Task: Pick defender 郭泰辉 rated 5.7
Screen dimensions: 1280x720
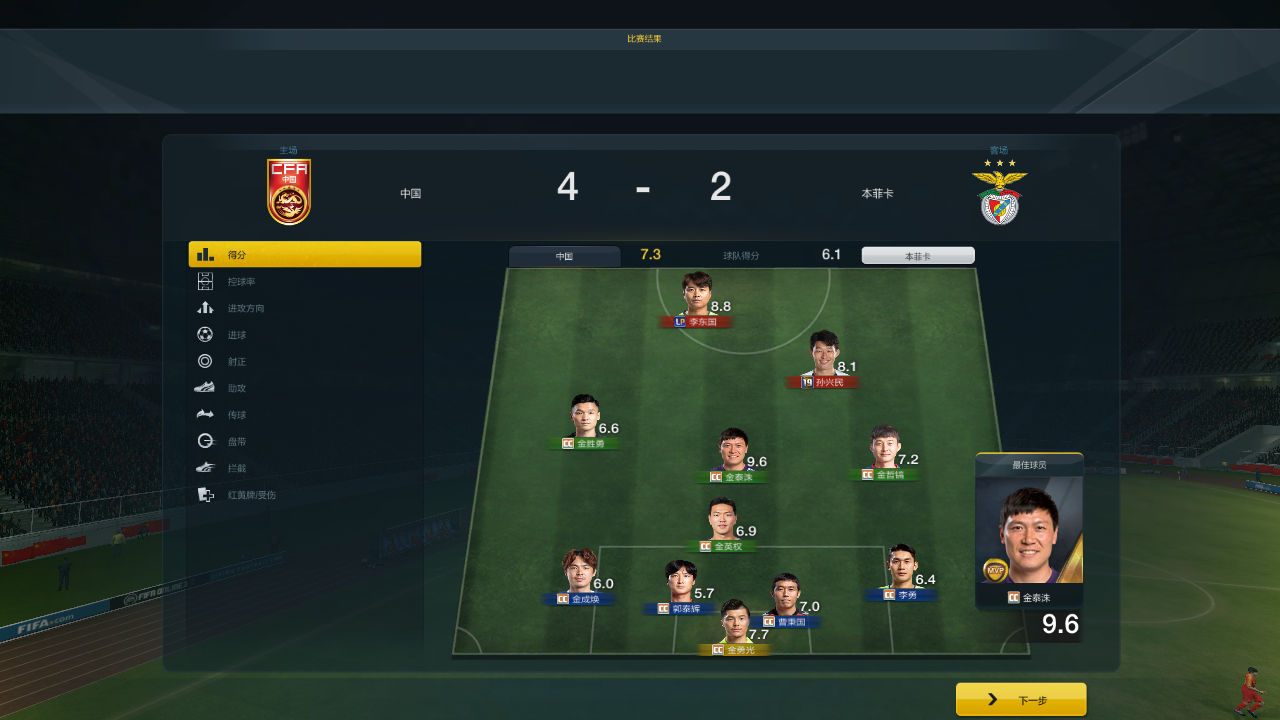Action: pos(681,586)
